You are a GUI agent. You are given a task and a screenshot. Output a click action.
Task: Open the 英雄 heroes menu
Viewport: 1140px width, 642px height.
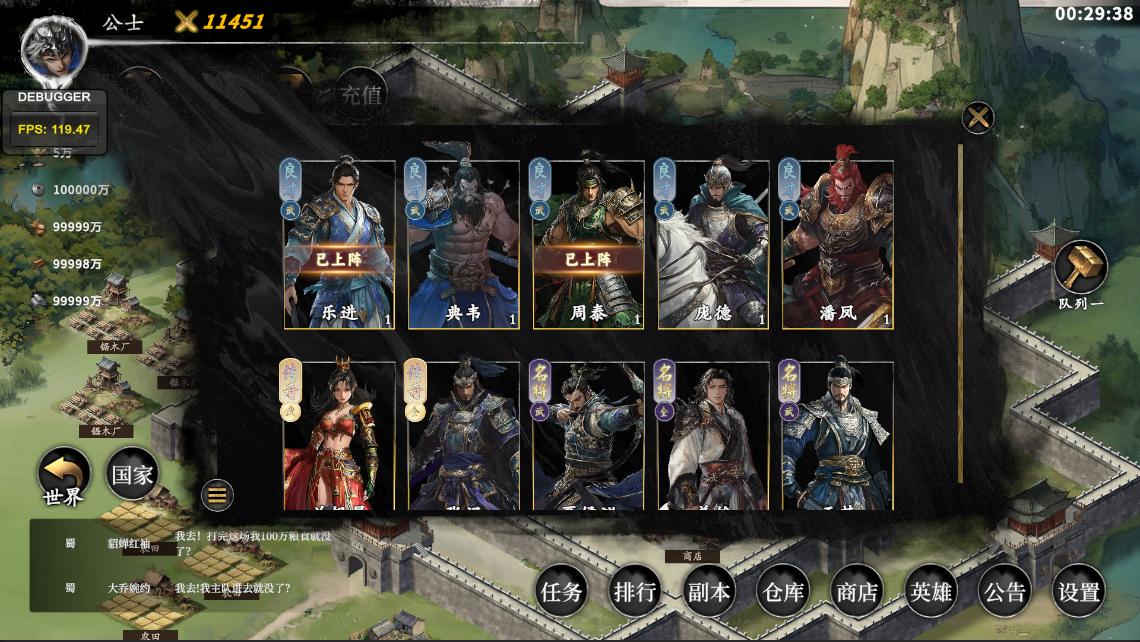pyautogui.click(x=930, y=592)
